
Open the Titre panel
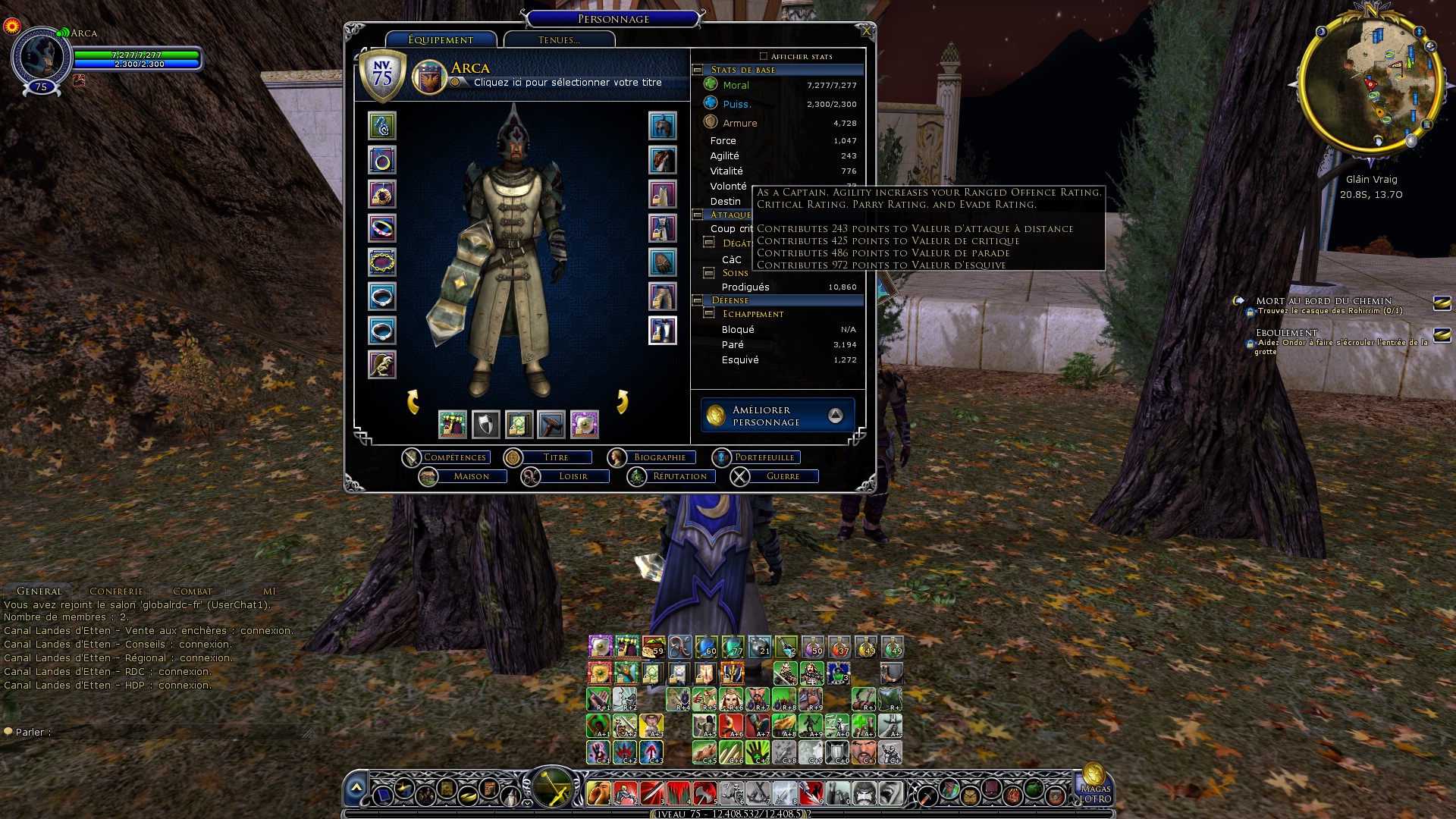(555, 457)
